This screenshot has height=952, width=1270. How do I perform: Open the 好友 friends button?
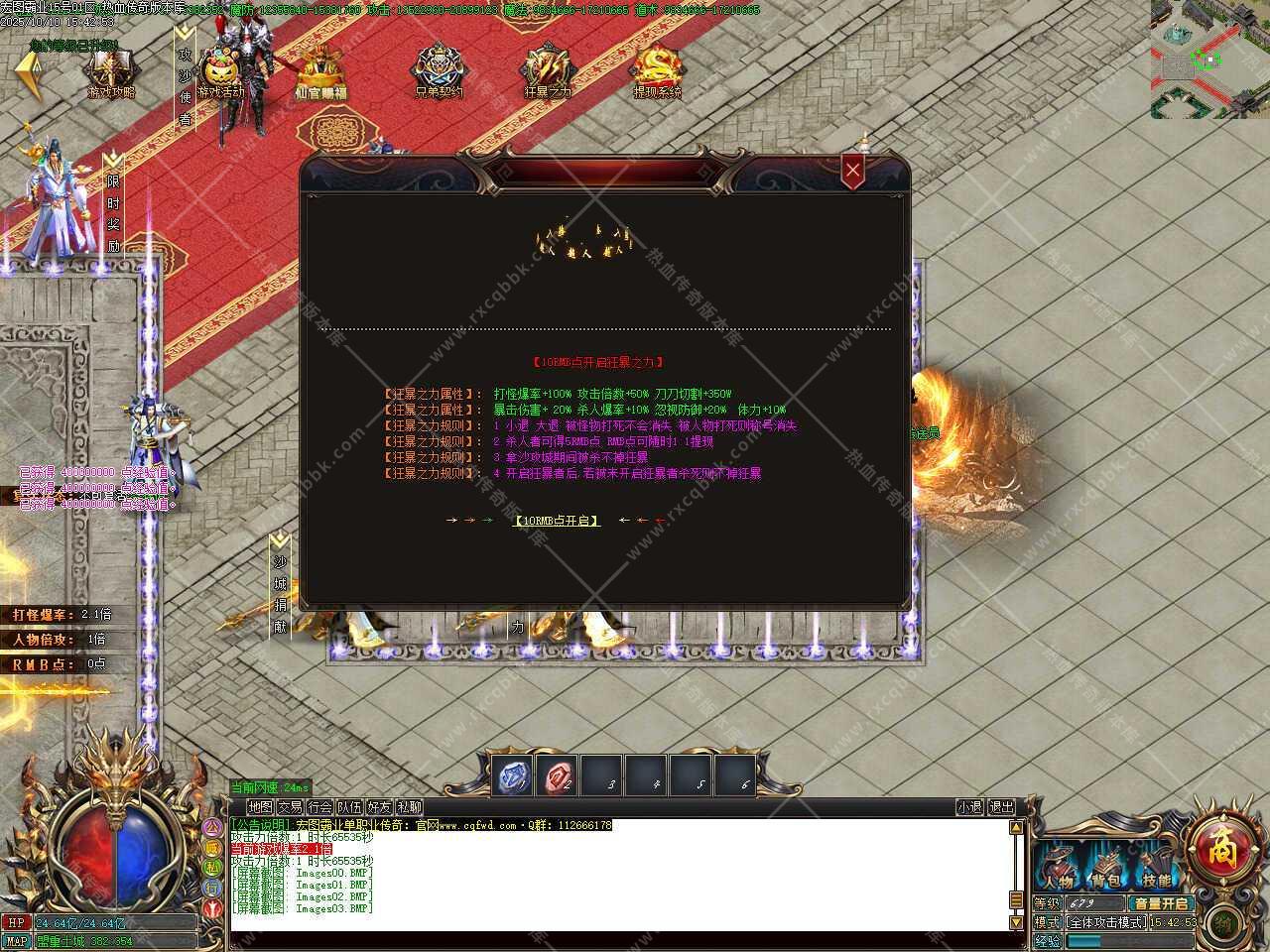(x=379, y=807)
